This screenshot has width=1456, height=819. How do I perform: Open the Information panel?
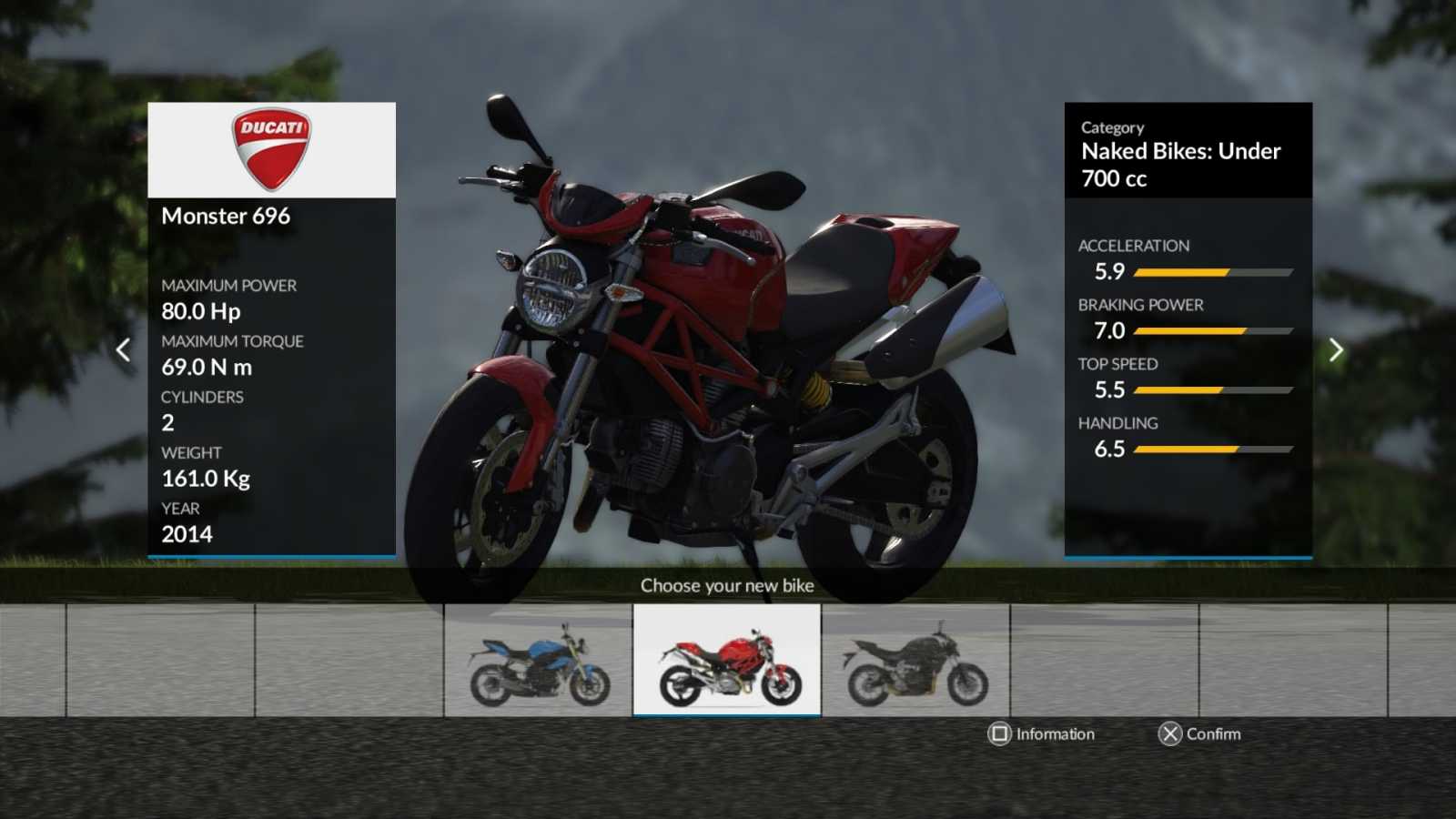pos(1042,733)
